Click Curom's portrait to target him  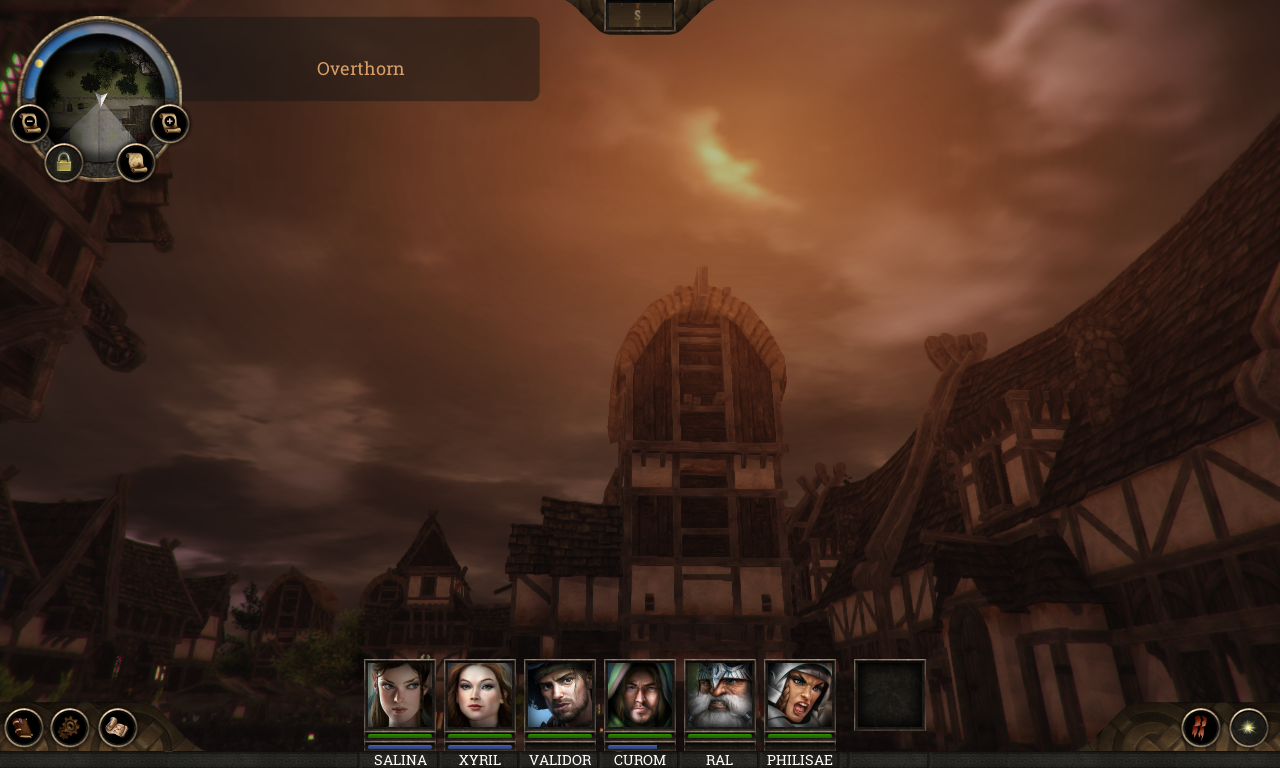click(x=639, y=696)
